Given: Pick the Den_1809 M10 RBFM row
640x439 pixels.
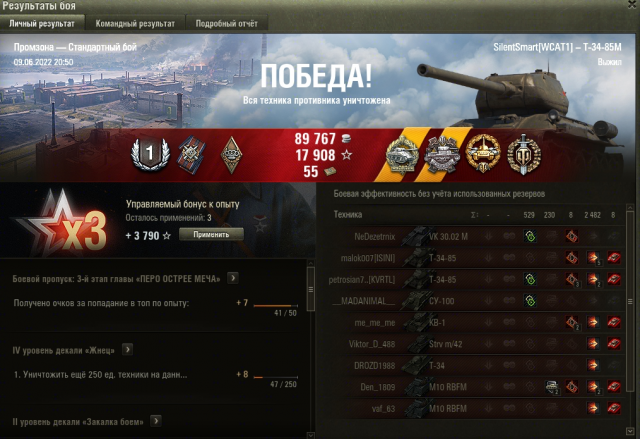Looking at the screenshot, I should tap(470, 387).
